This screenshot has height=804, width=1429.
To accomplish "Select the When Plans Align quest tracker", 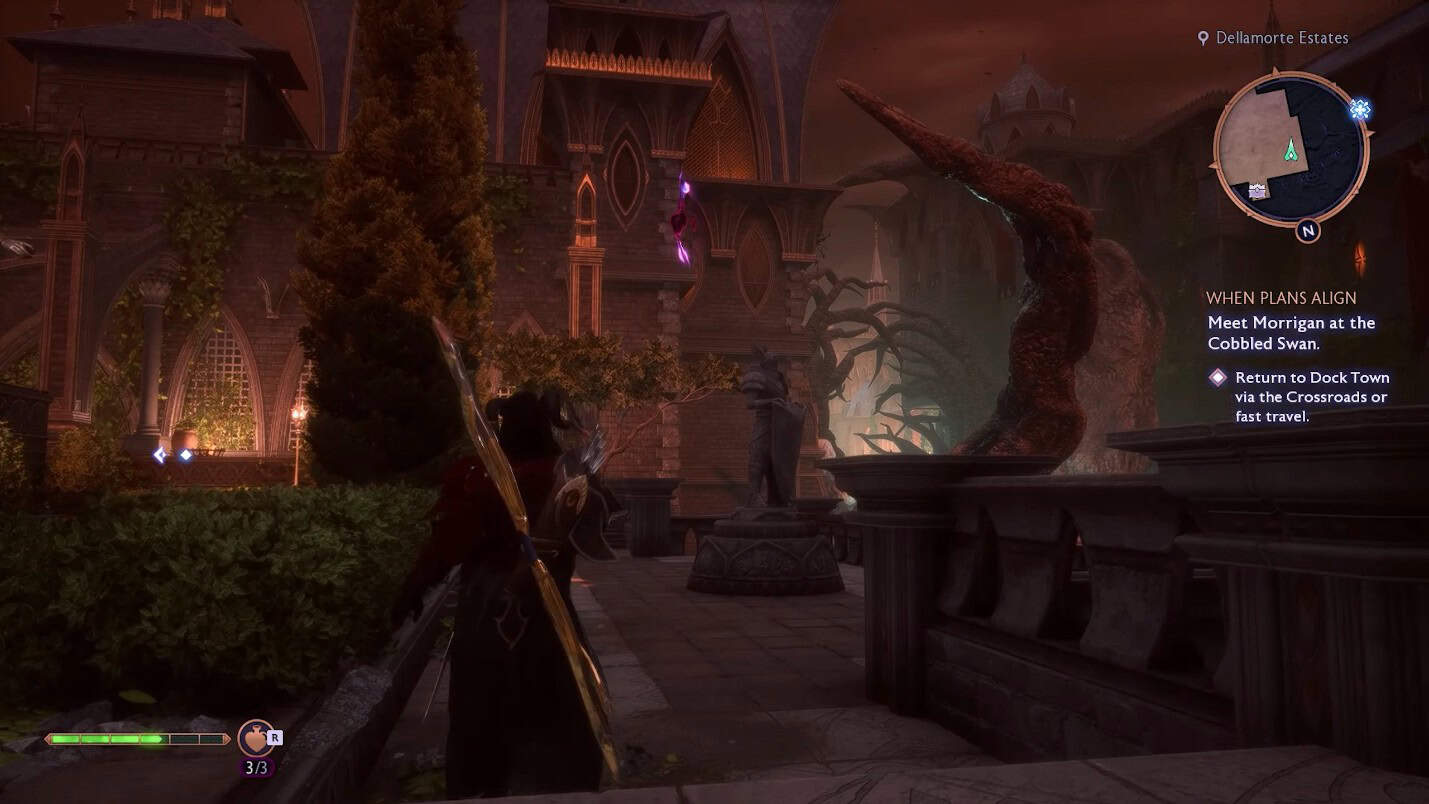I will point(1281,298).
